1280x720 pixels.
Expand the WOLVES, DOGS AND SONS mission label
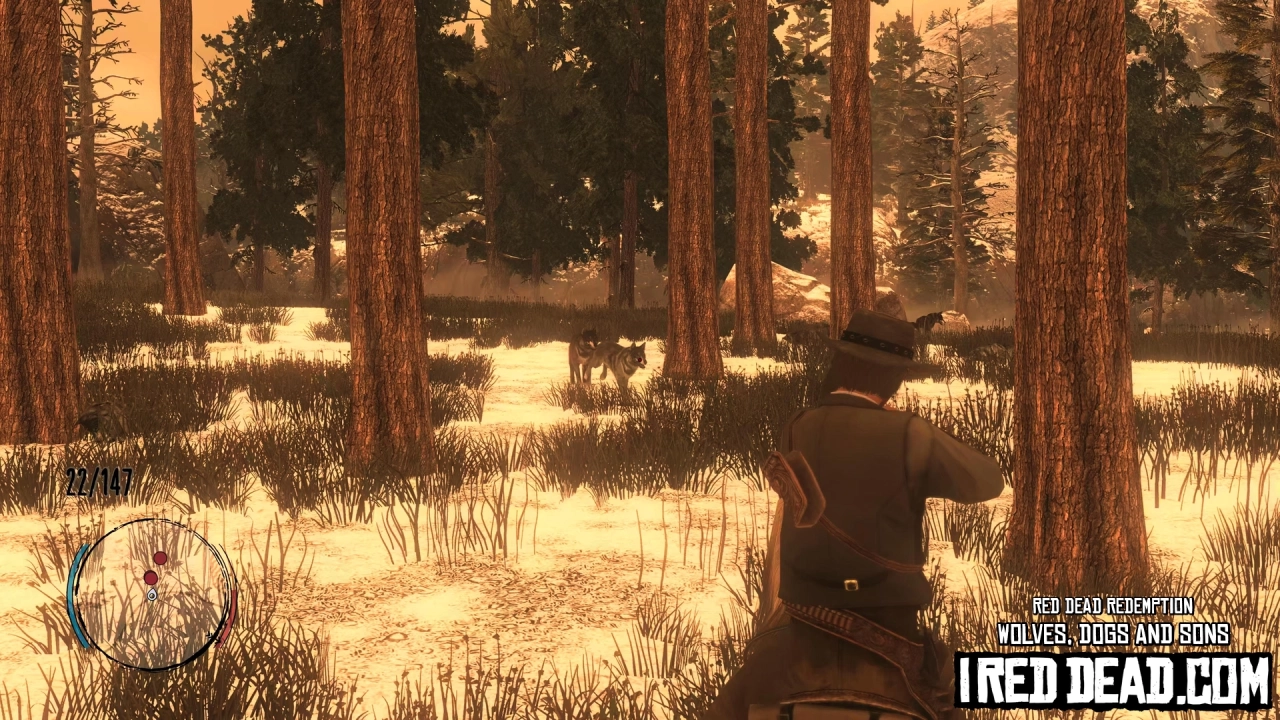1113,632
